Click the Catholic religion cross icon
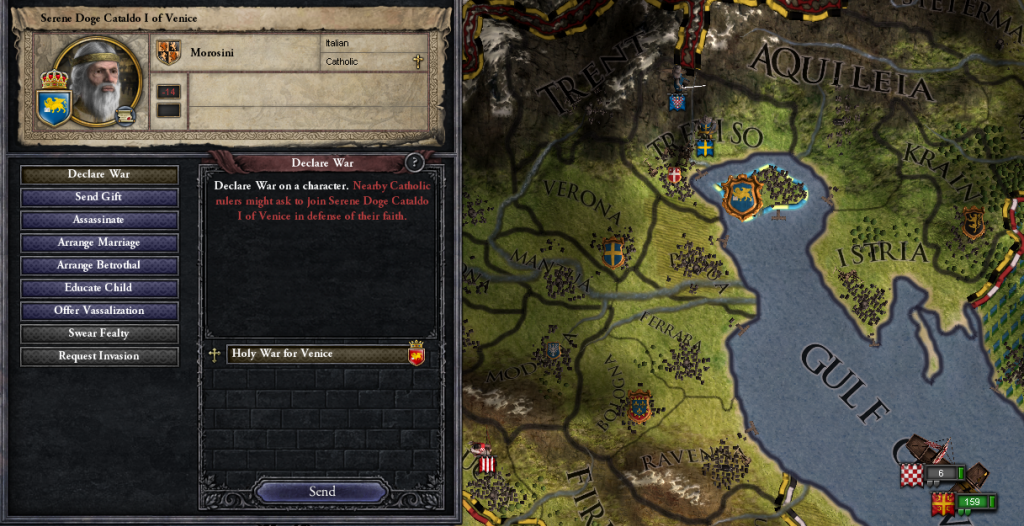 [418, 62]
